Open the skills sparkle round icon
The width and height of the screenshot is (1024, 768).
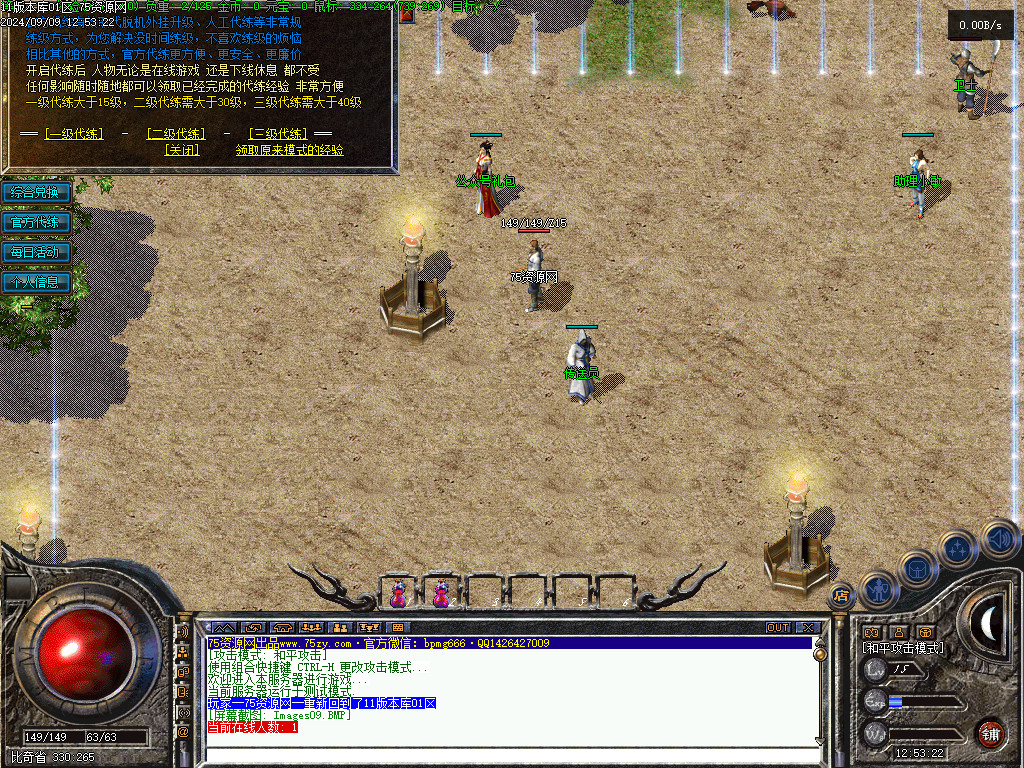click(957, 549)
